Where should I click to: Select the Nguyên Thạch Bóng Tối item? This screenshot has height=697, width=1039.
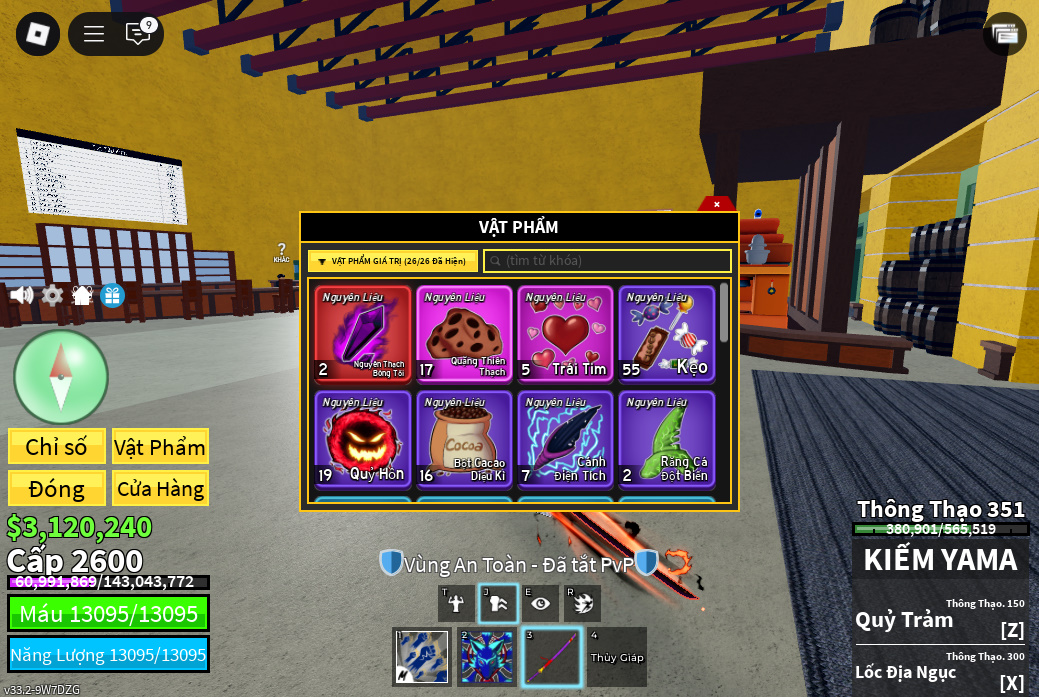363,334
